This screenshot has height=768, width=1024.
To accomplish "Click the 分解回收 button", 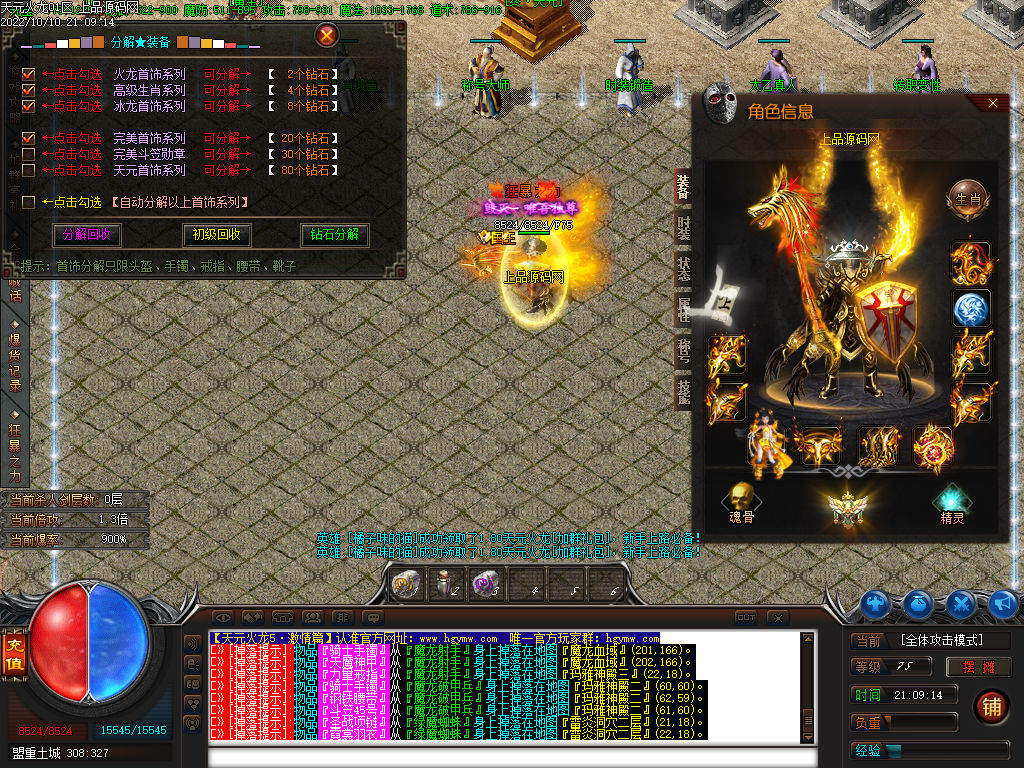I will coord(86,235).
